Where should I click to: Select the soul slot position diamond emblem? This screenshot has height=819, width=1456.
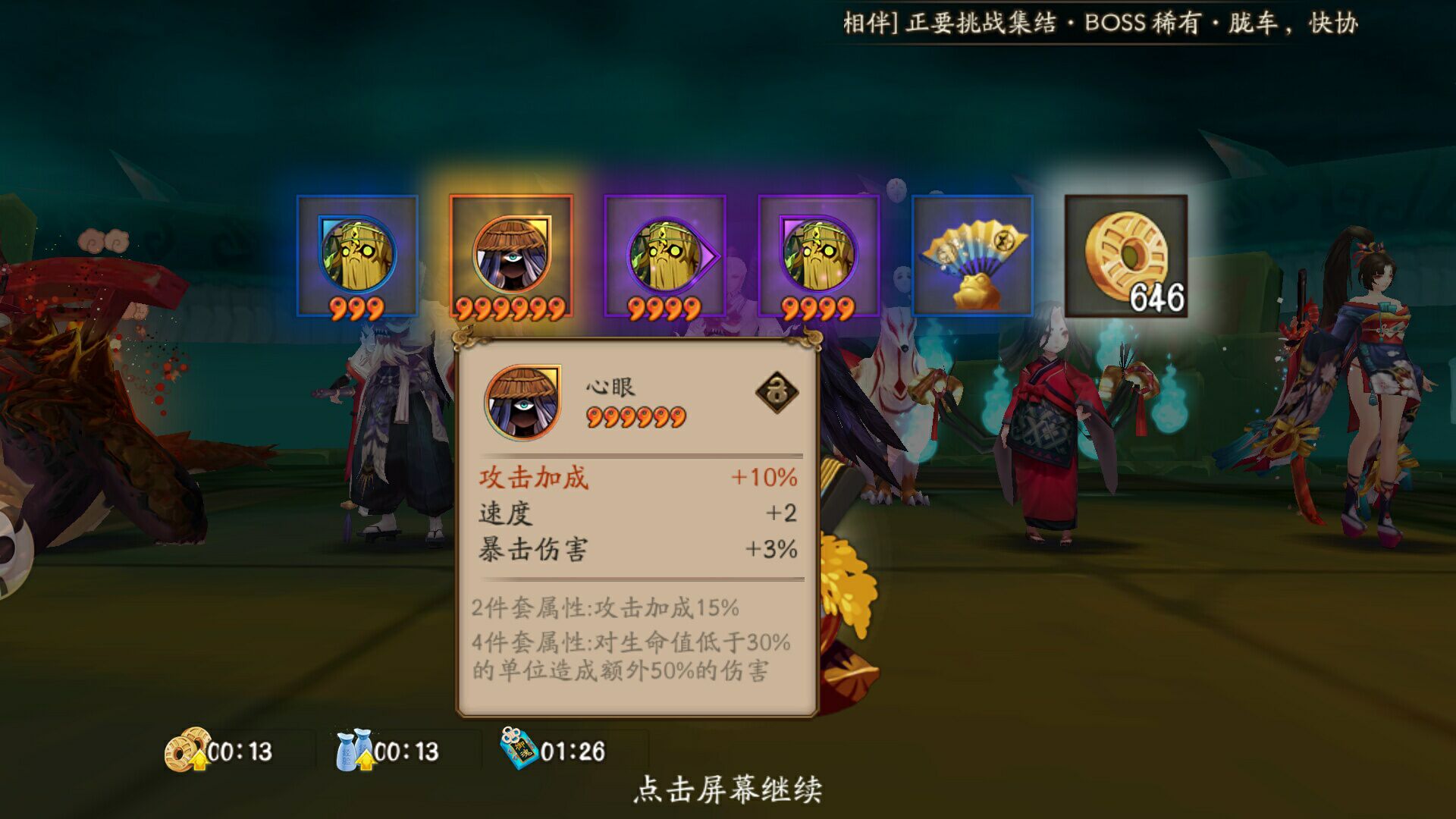[776, 393]
